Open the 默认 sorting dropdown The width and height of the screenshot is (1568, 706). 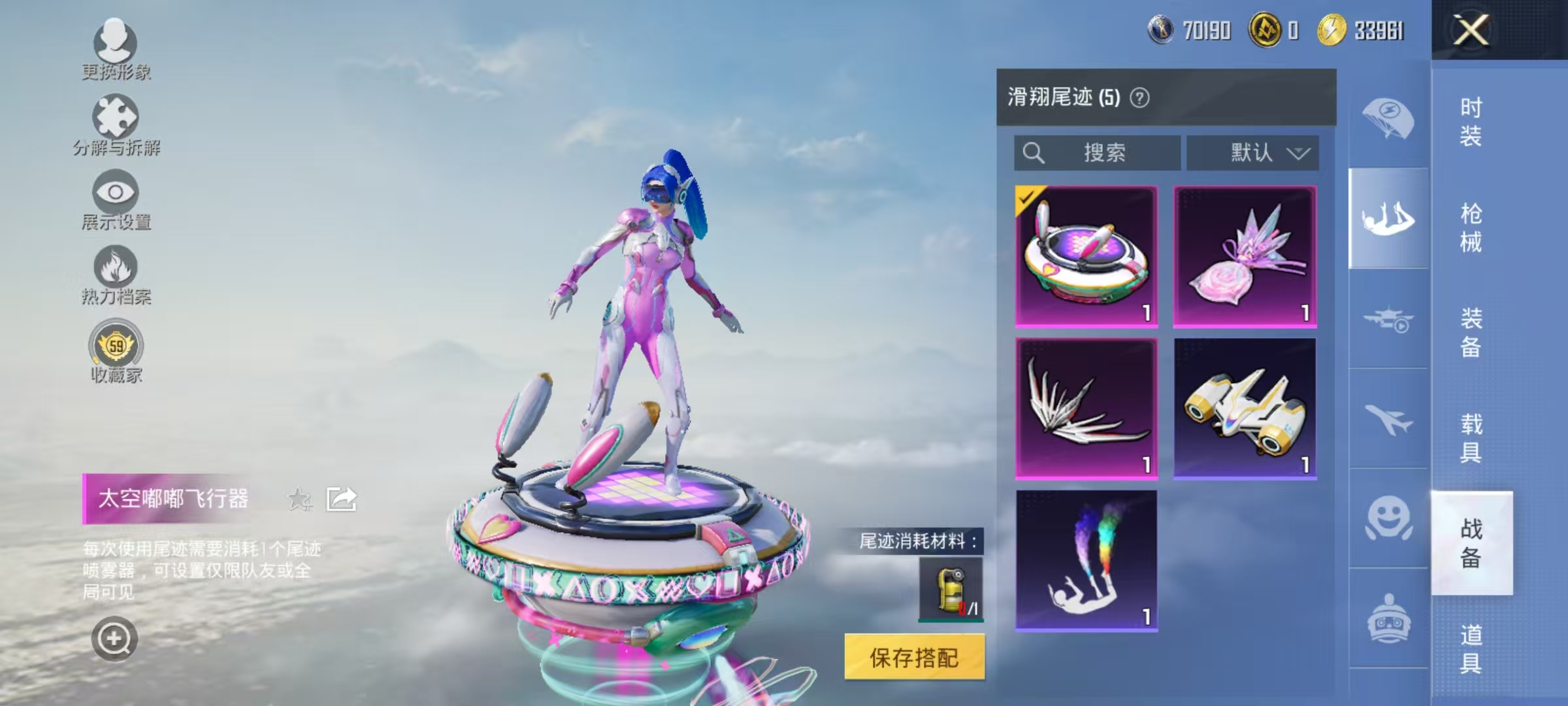pyautogui.click(x=1252, y=152)
